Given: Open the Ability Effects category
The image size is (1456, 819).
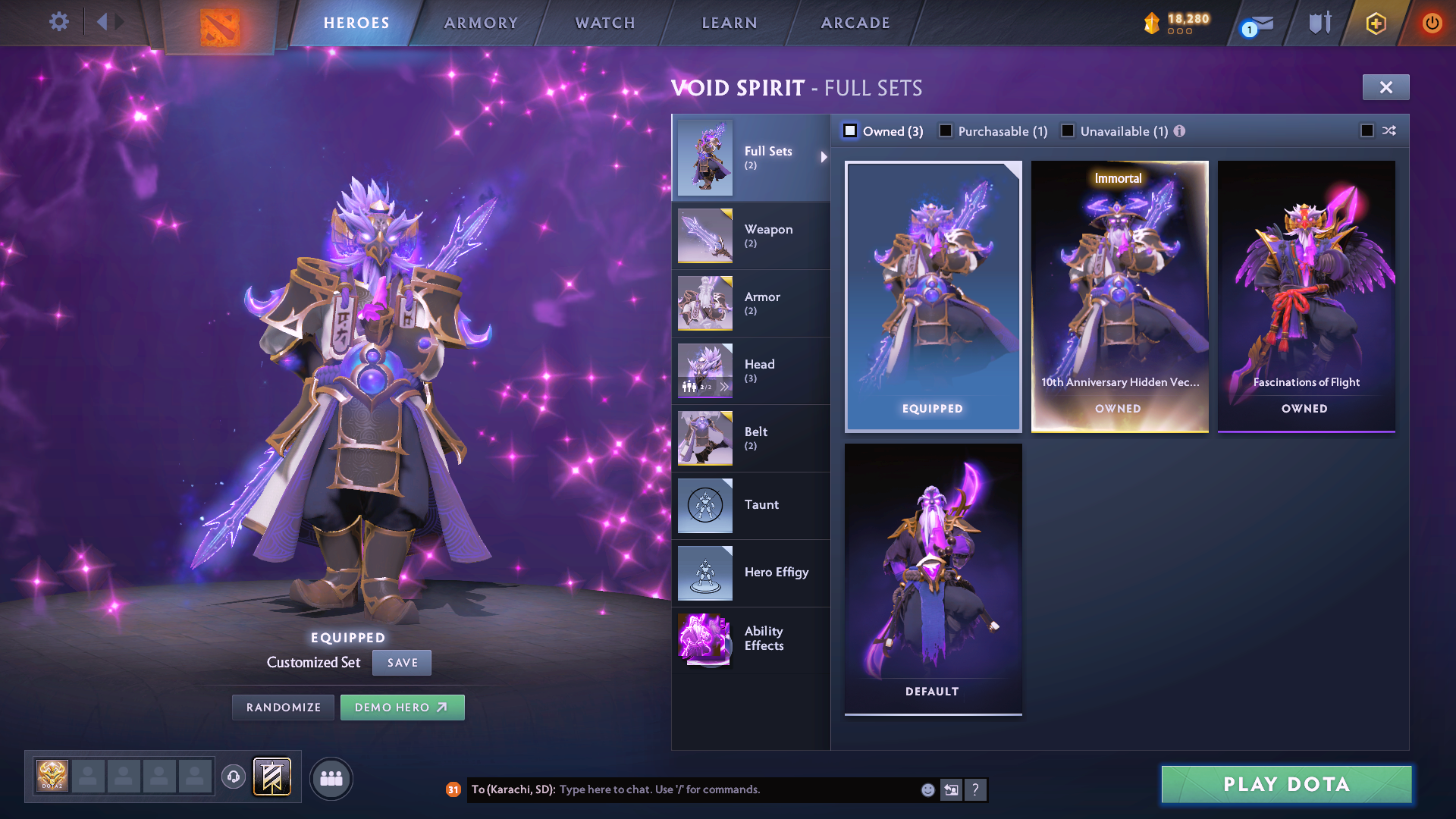Looking at the screenshot, I should 764,638.
